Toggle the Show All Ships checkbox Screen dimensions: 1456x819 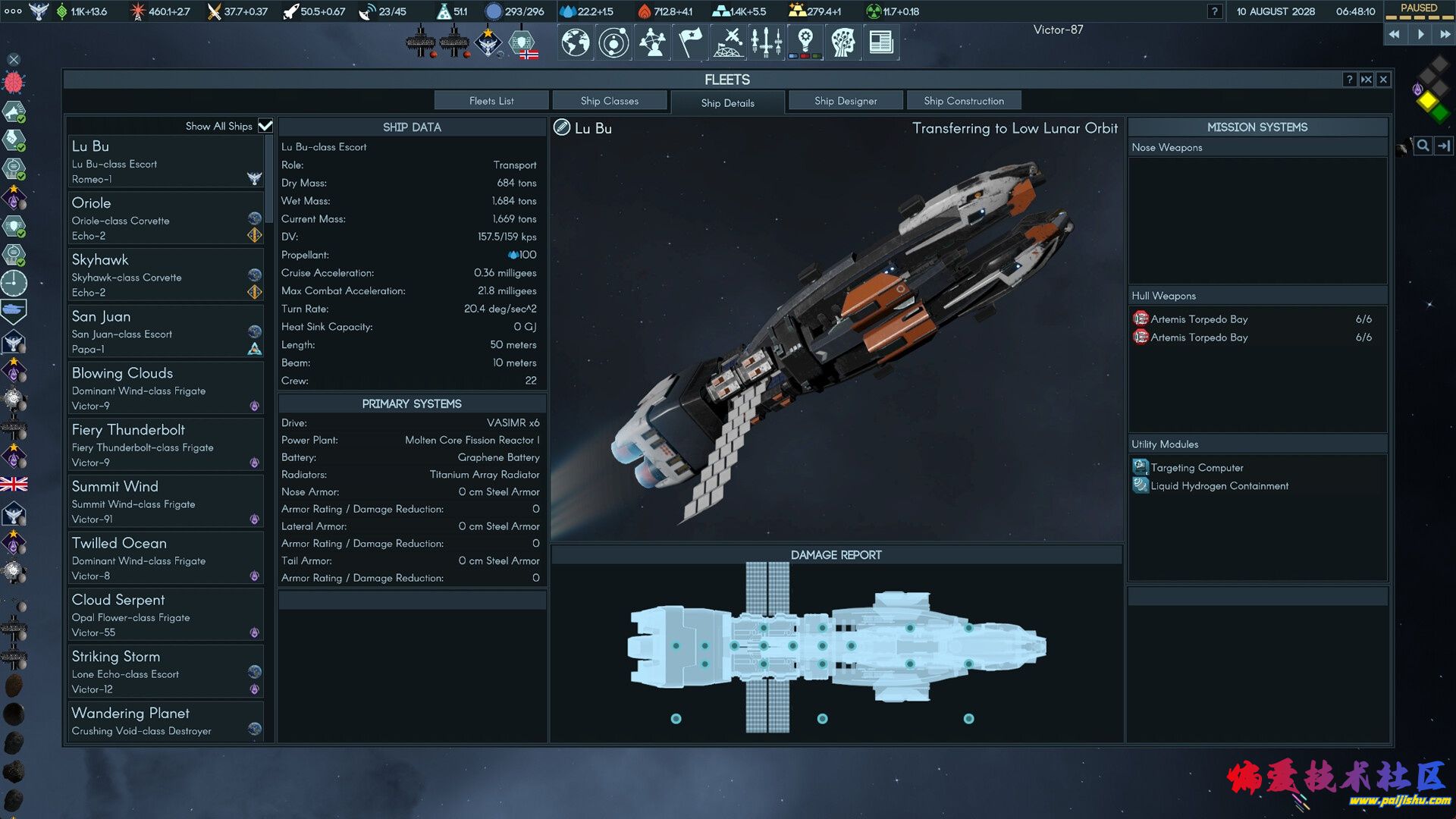click(265, 126)
